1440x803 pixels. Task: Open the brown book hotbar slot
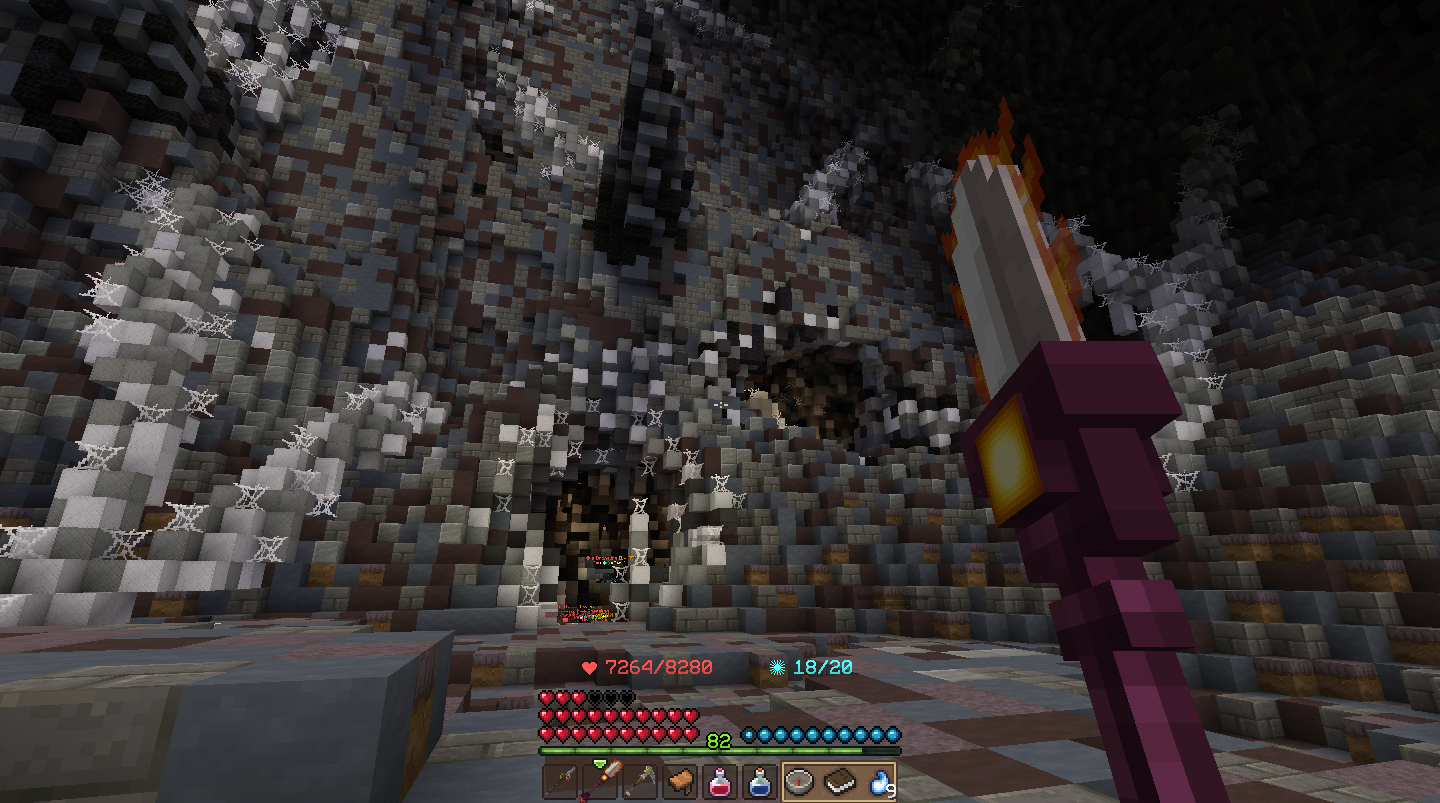coord(840,780)
